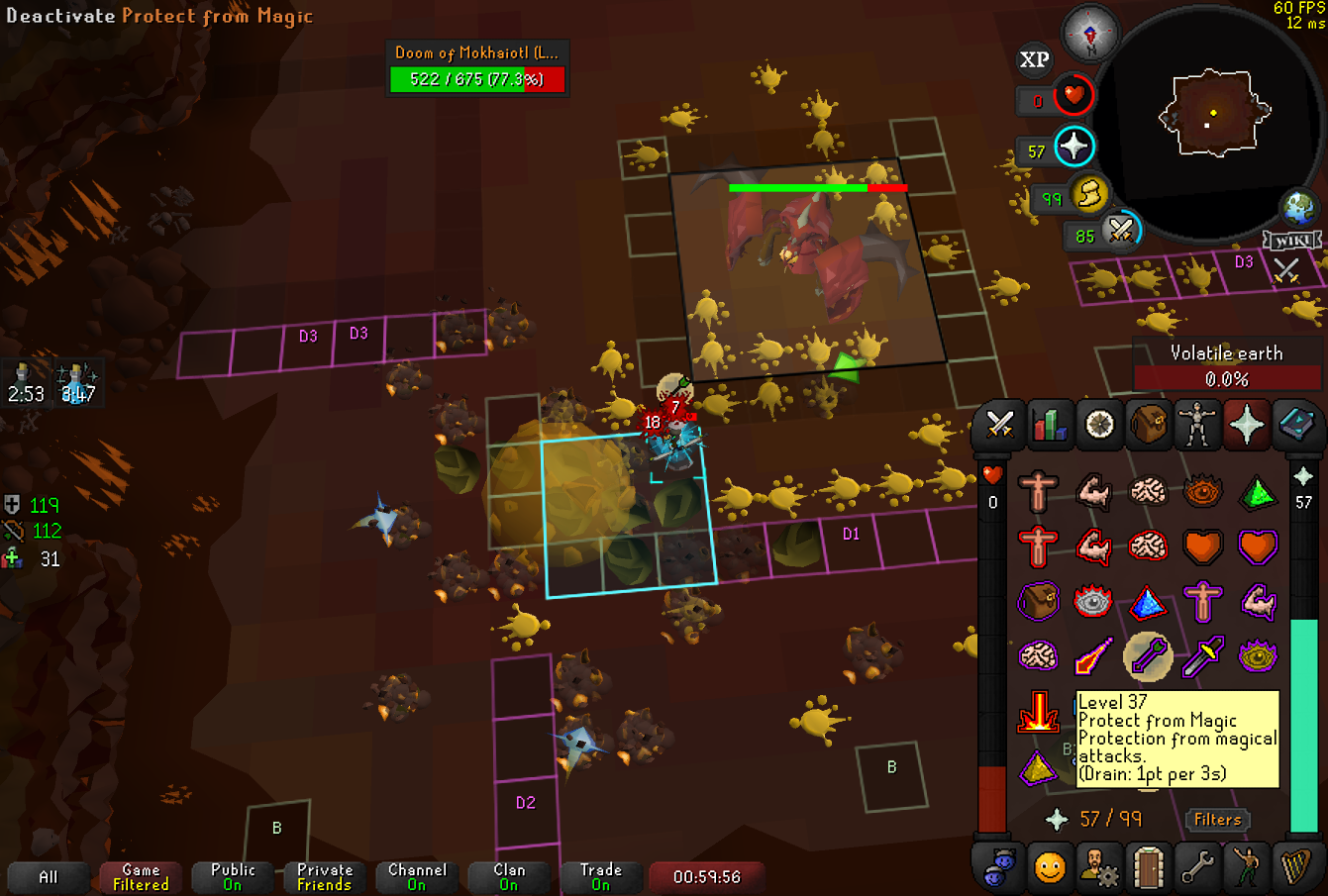Switch to the Spellbook tab
Screen dimensions: 1328x896
(x=1295, y=426)
